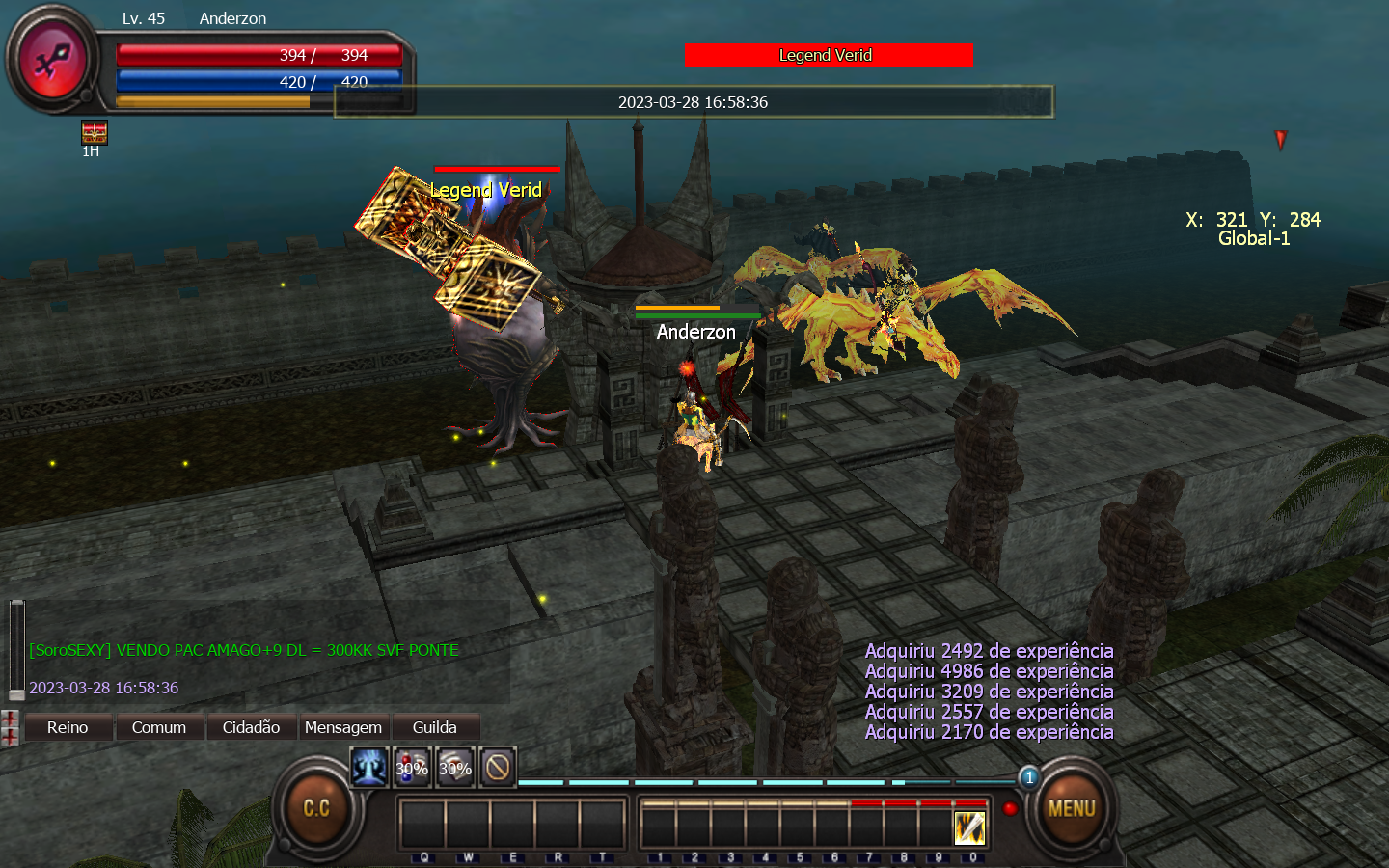Select the Comum chat tab

[159, 727]
